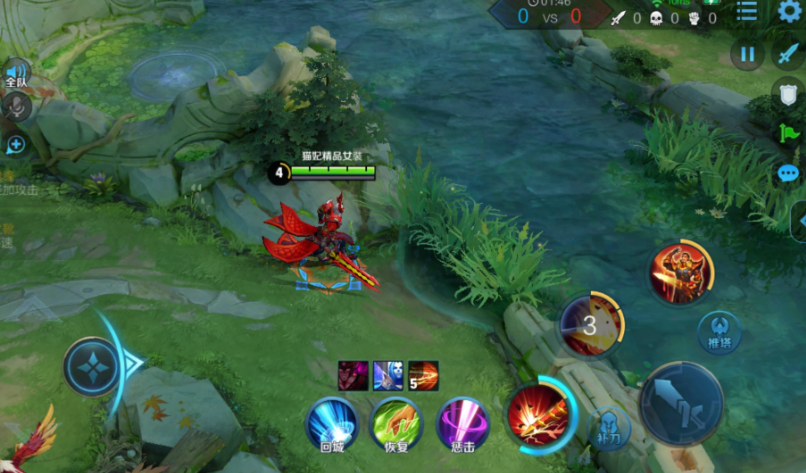
Task: Activate the skill showing cooldown 3
Action: (x=591, y=325)
